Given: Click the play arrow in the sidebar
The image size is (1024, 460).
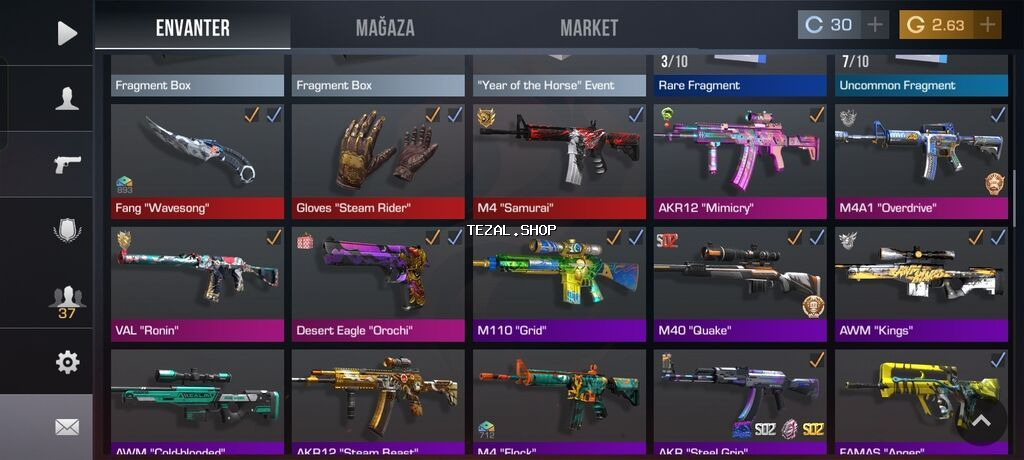Looking at the screenshot, I should pos(67,34).
